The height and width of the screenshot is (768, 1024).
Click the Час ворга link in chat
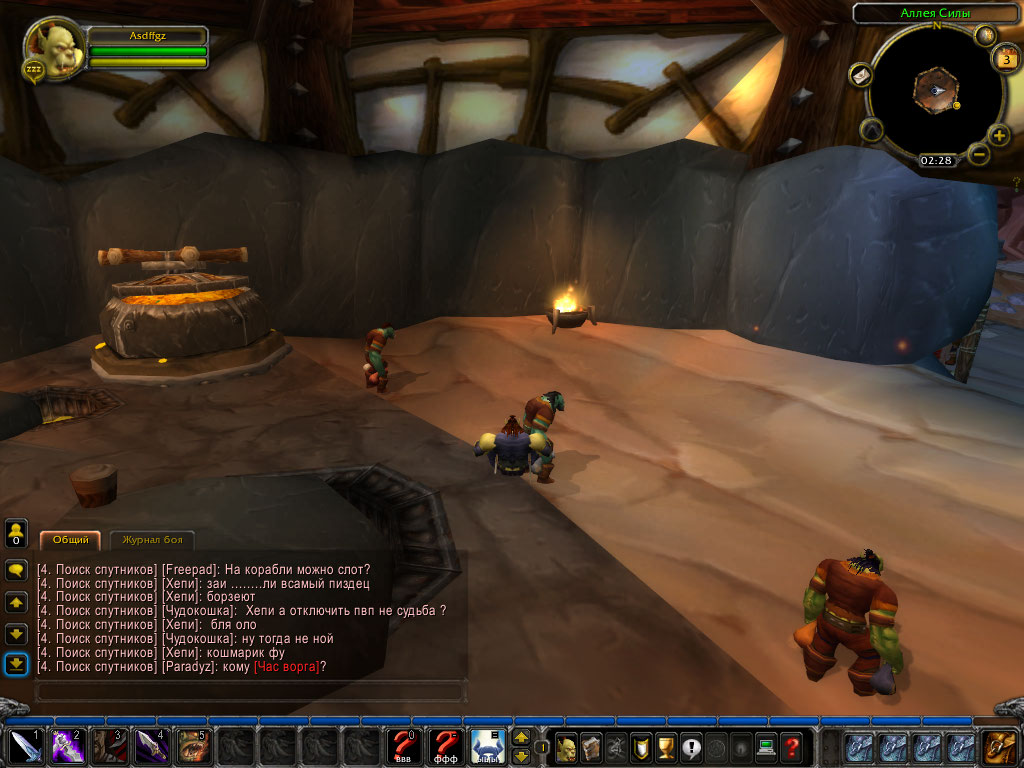point(287,667)
